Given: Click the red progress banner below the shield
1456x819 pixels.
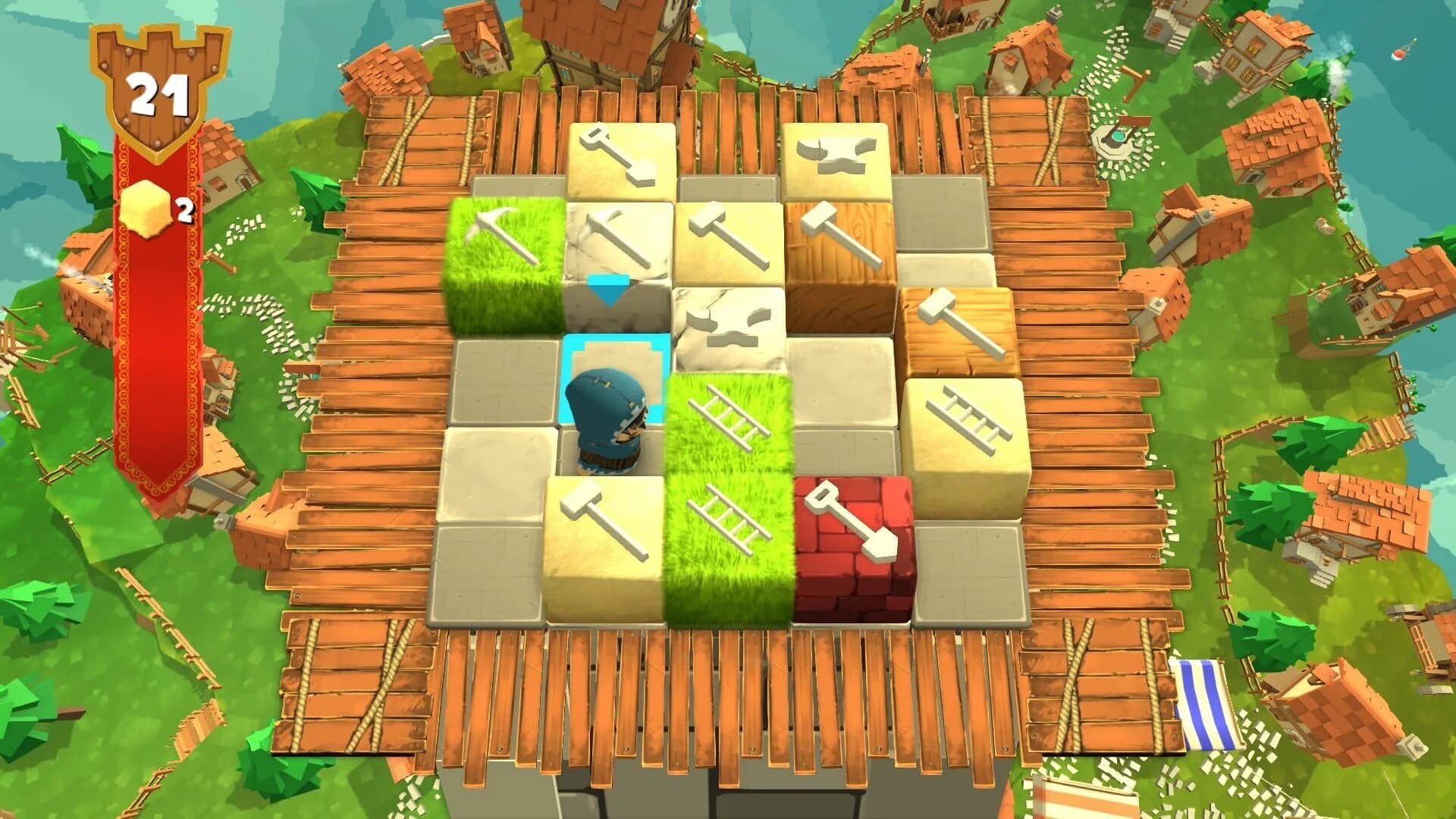Looking at the screenshot, I should 155,341.
